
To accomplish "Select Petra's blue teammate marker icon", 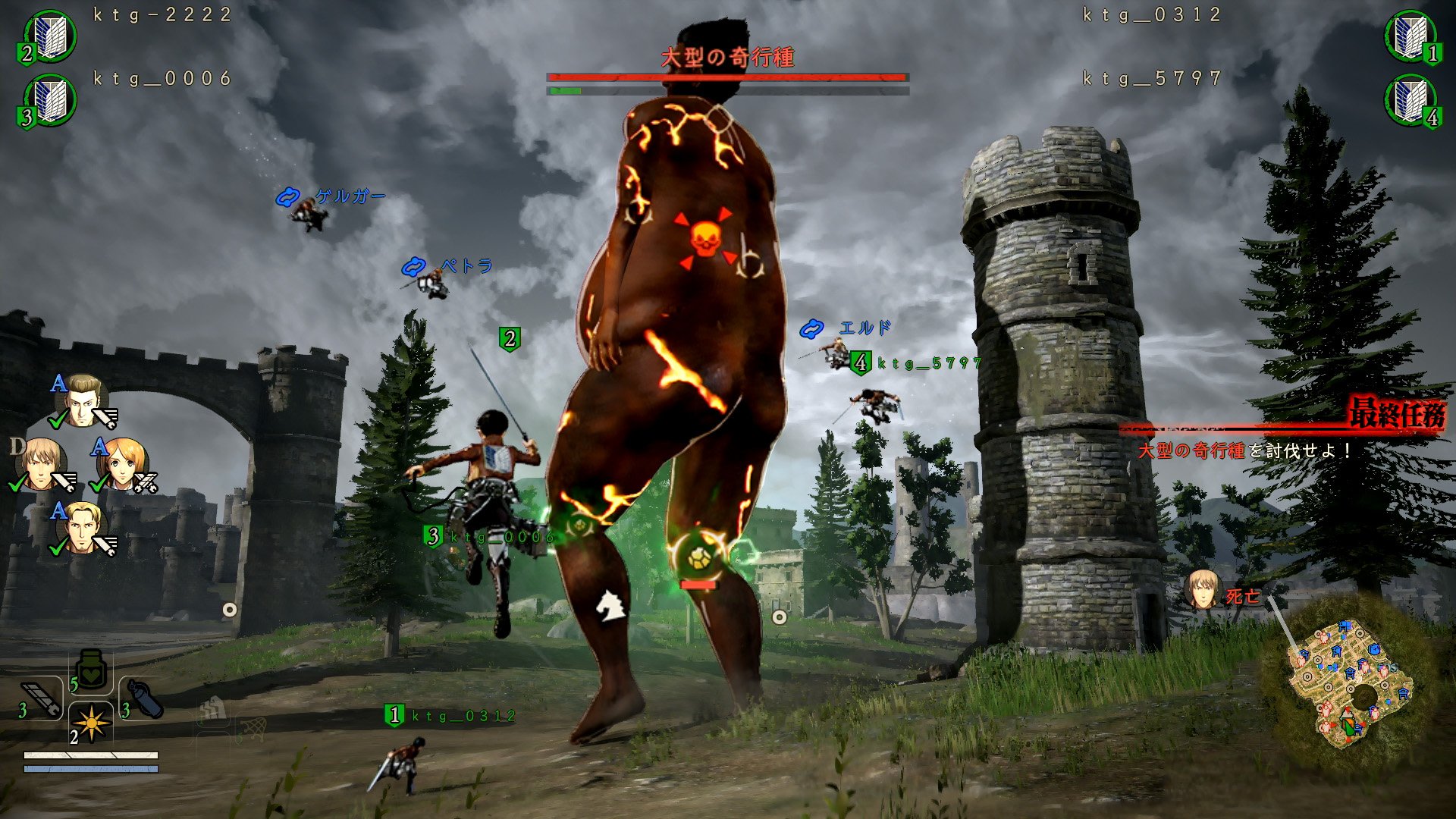I will click(x=413, y=265).
